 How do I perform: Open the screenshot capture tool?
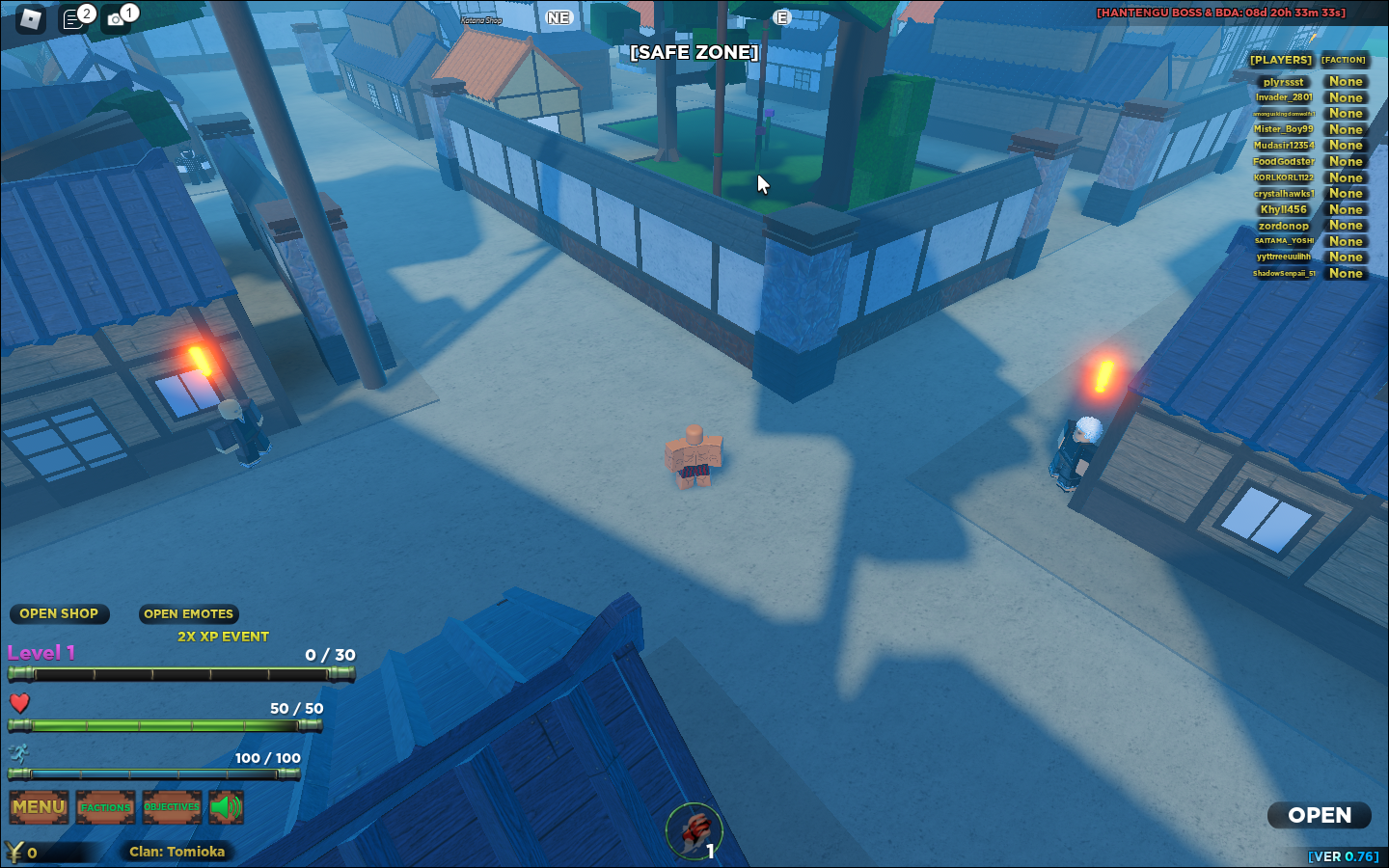(117, 18)
